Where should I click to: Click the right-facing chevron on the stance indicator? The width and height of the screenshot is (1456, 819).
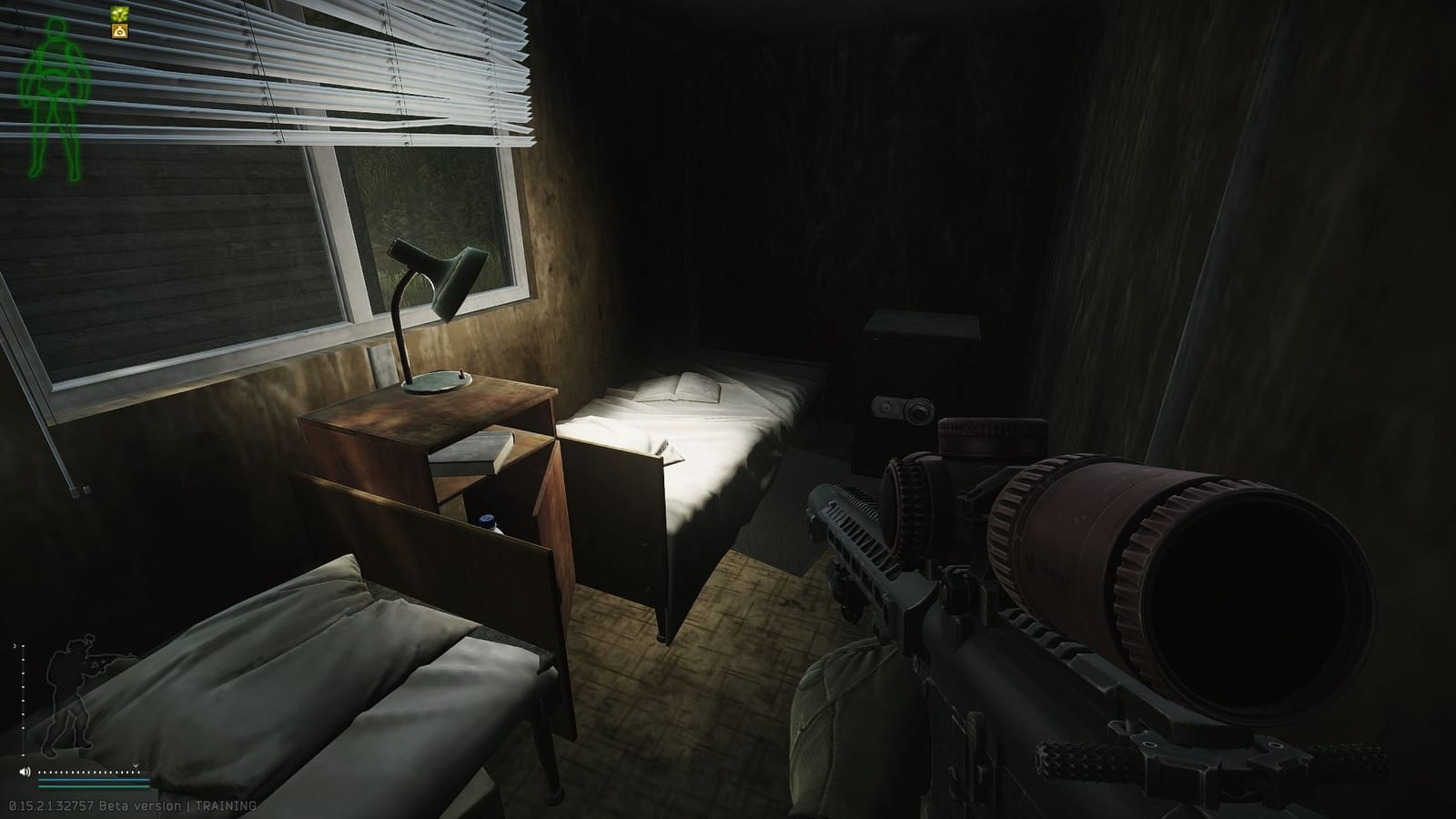point(15,646)
